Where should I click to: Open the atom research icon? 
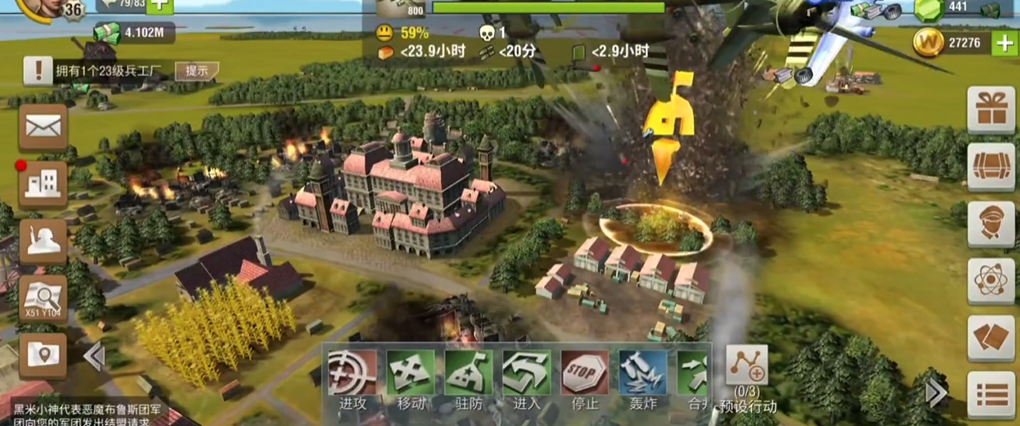[x=990, y=281]
